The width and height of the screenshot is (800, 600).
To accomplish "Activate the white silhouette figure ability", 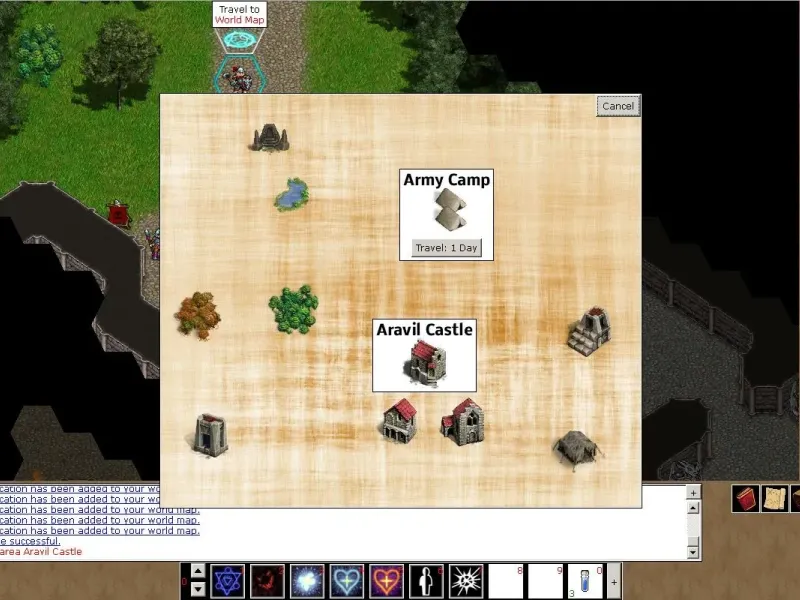I will (426, 581).
